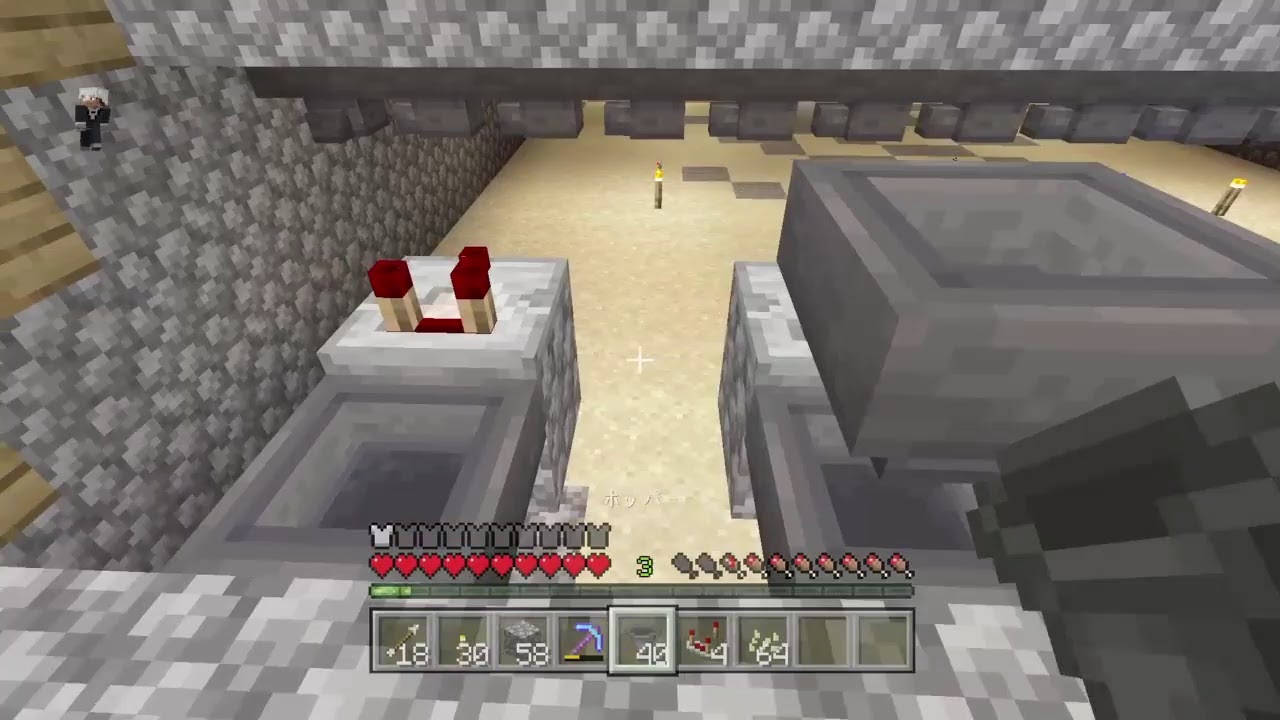1280x720 pixels.
Task: Select the cobblestone stack of 58
Action: 525,645
